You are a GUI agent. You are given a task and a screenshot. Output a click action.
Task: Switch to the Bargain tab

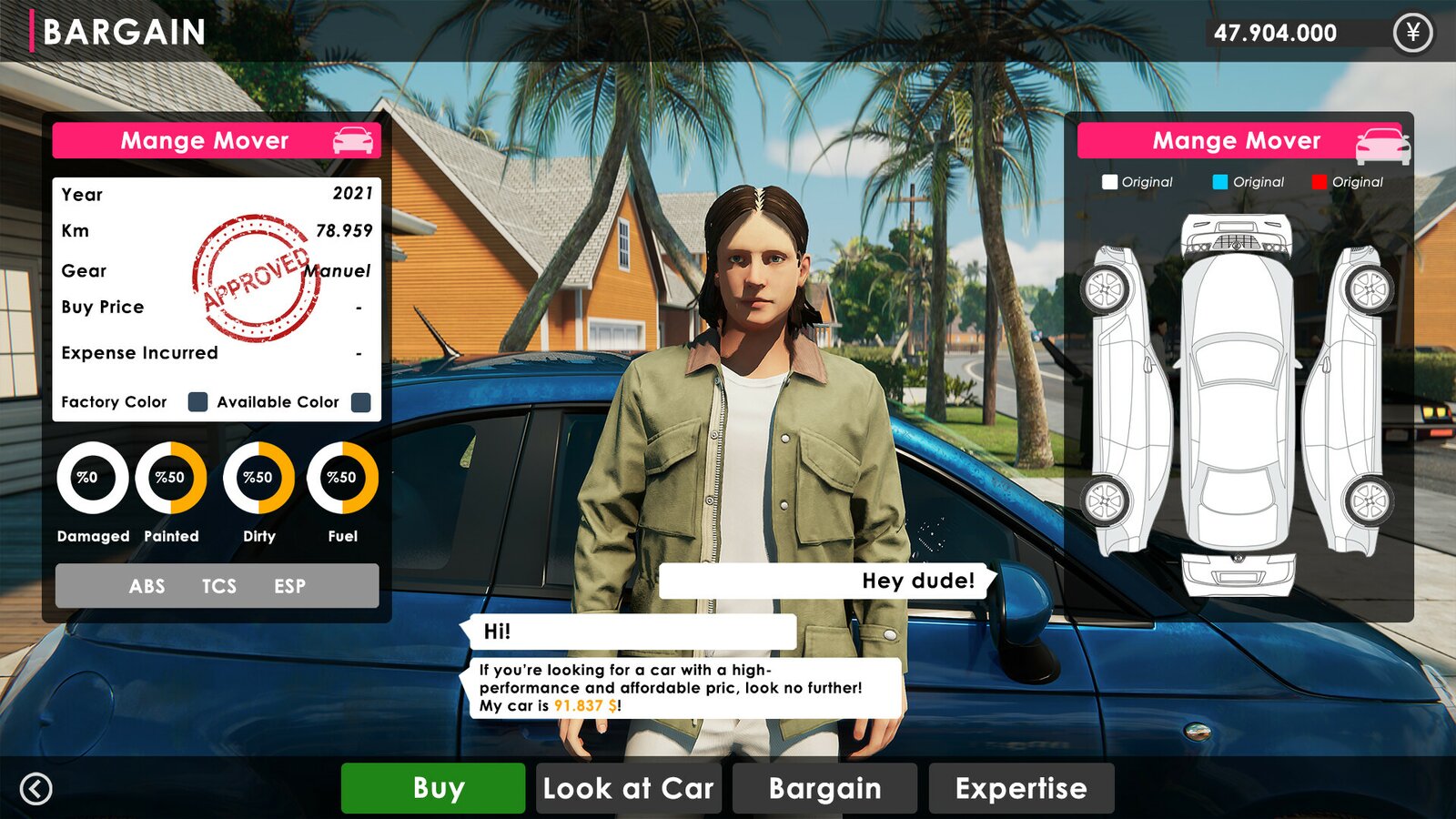coord(826,788)
